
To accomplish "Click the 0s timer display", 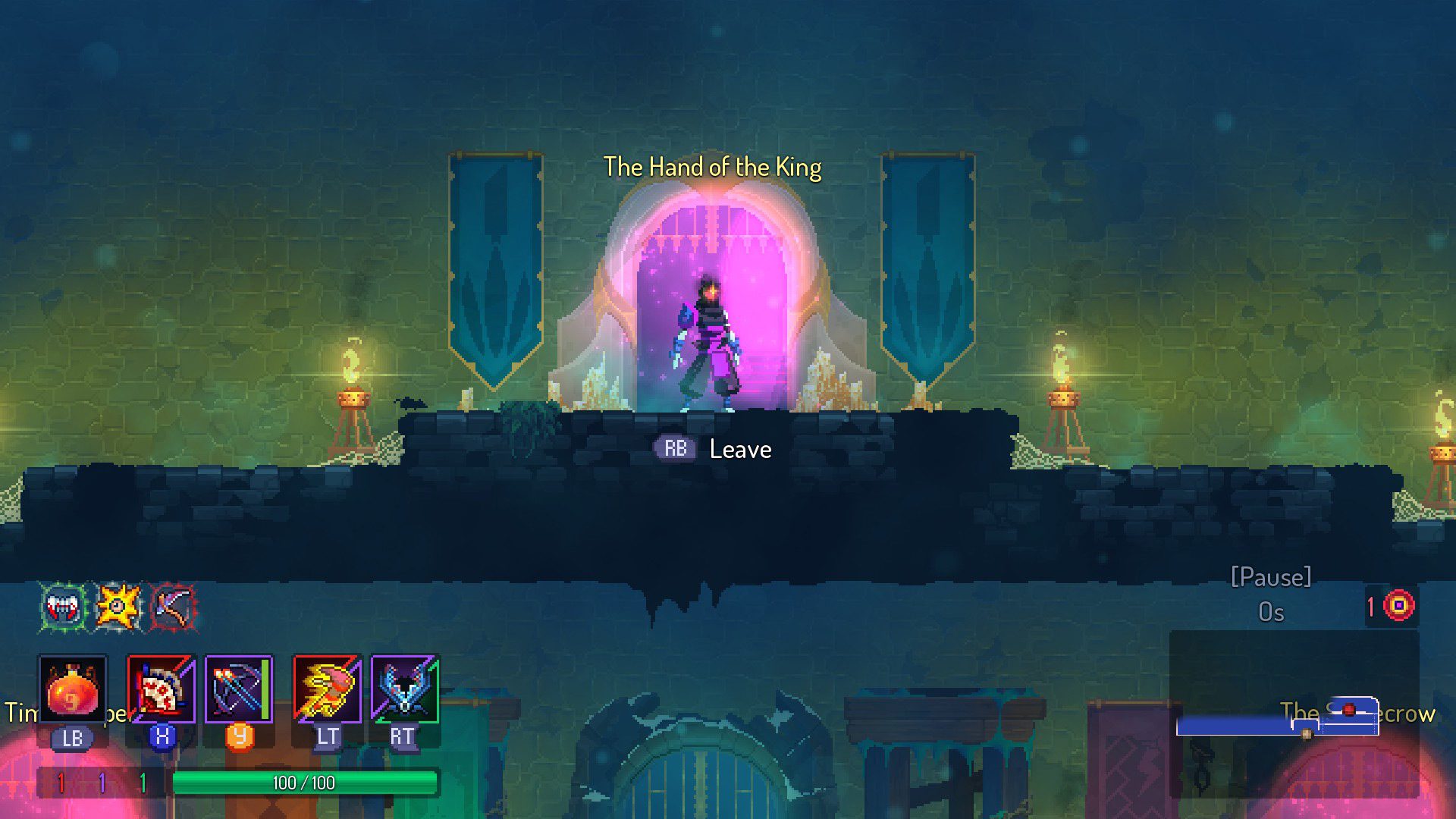I will point(1271,612).
